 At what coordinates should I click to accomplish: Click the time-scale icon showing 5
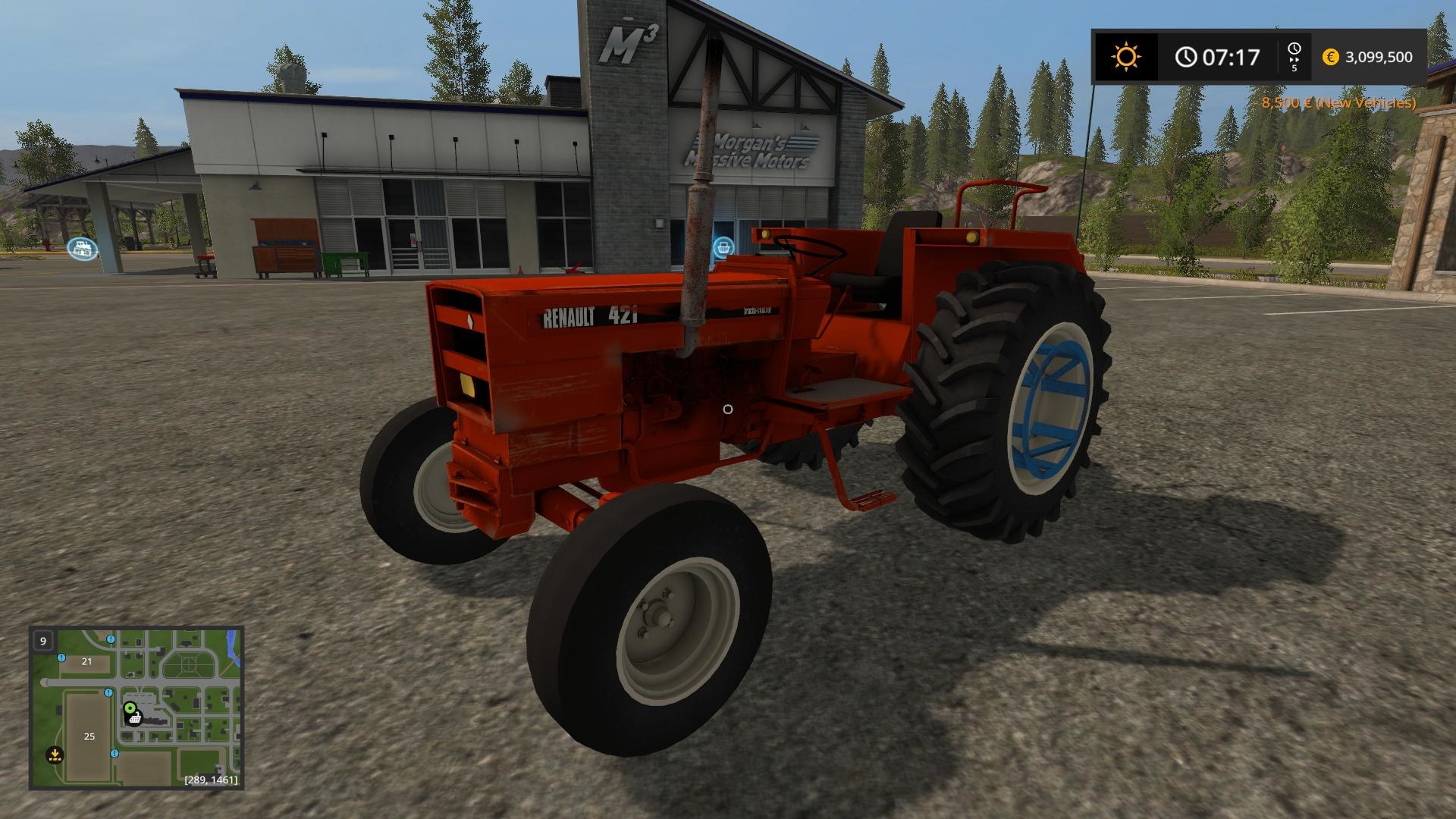(x=1294, y=55)
